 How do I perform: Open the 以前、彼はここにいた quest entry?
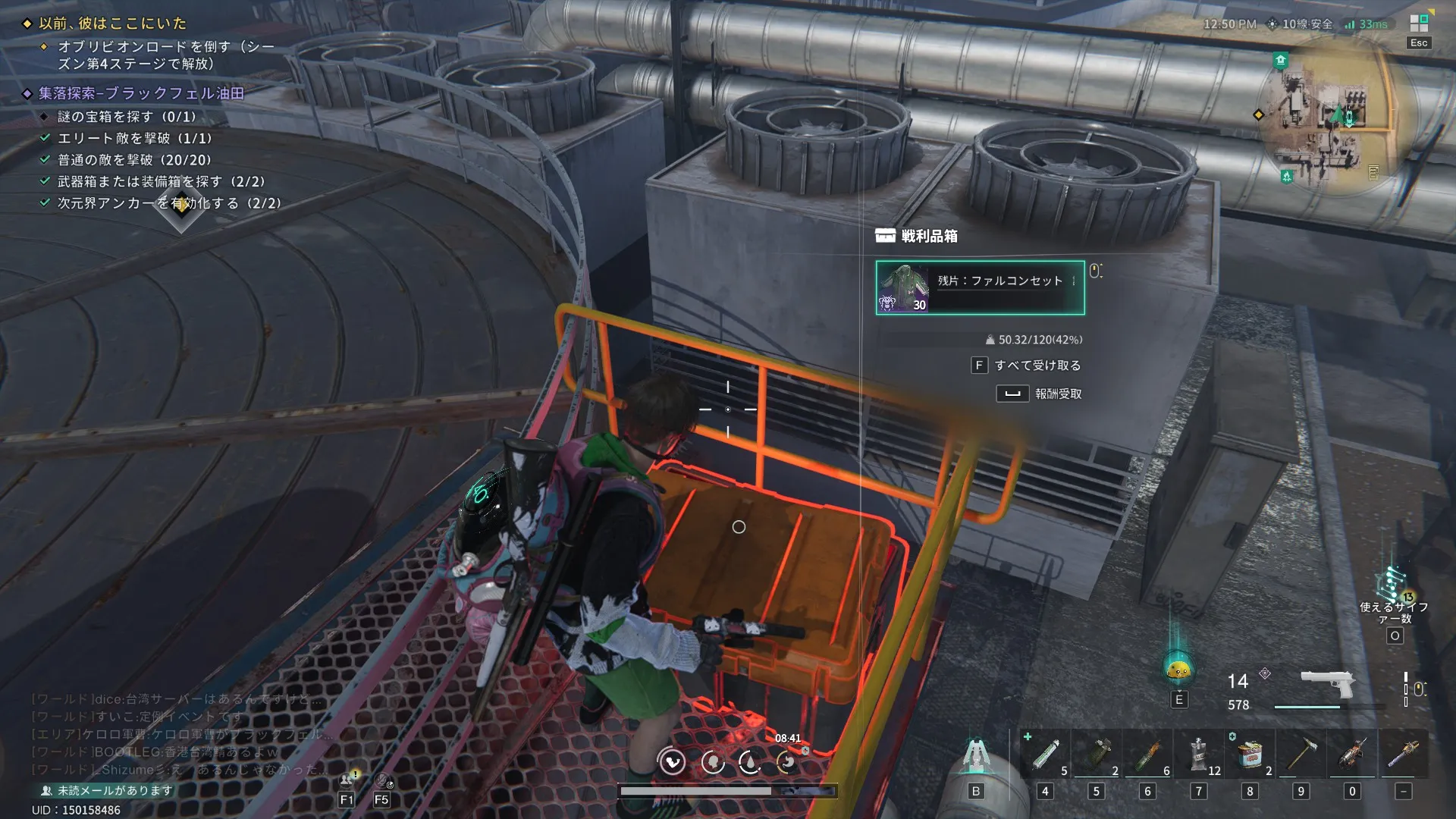tap(112, 24)
